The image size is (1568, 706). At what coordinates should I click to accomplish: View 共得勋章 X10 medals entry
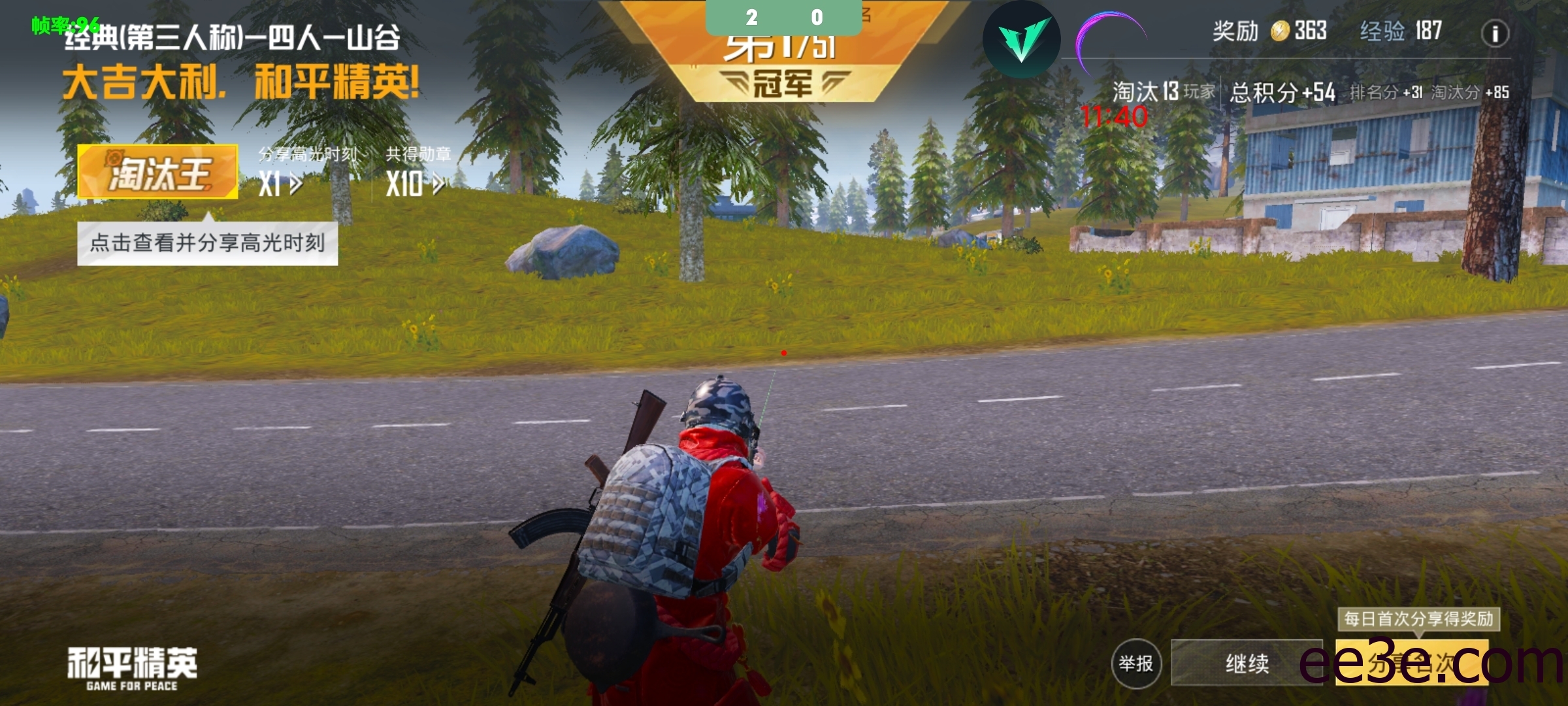pyautogui.click(x=417, y=172)
